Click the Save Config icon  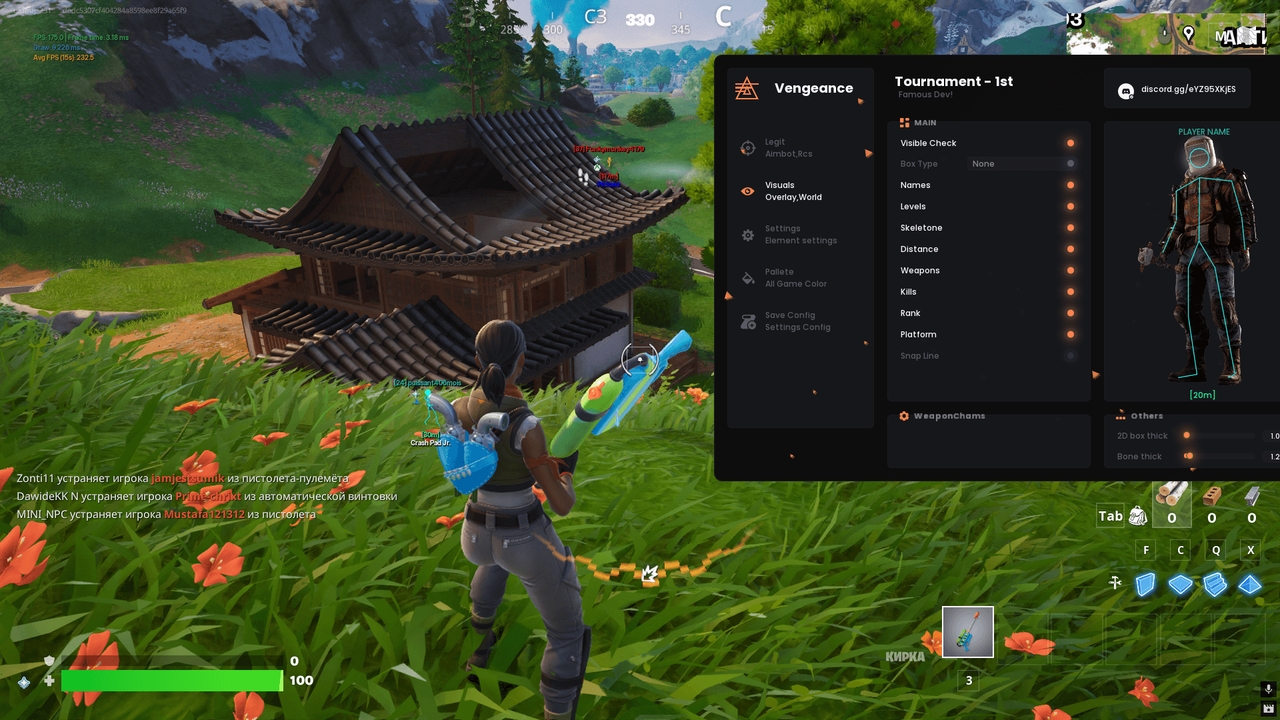click(x=747, y=320)
